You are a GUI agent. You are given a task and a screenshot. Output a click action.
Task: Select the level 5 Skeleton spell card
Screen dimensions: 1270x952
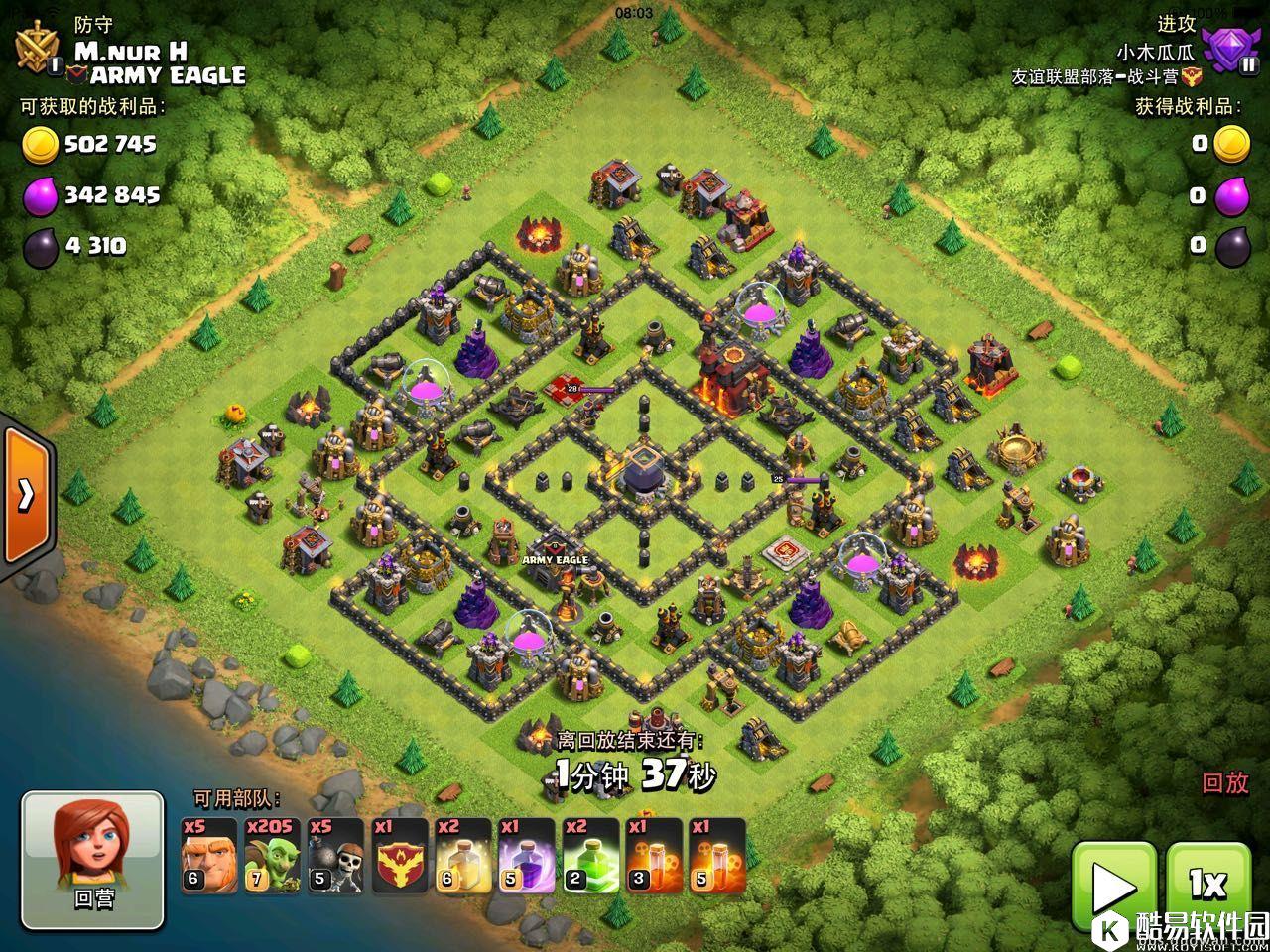tap(716, 855)
